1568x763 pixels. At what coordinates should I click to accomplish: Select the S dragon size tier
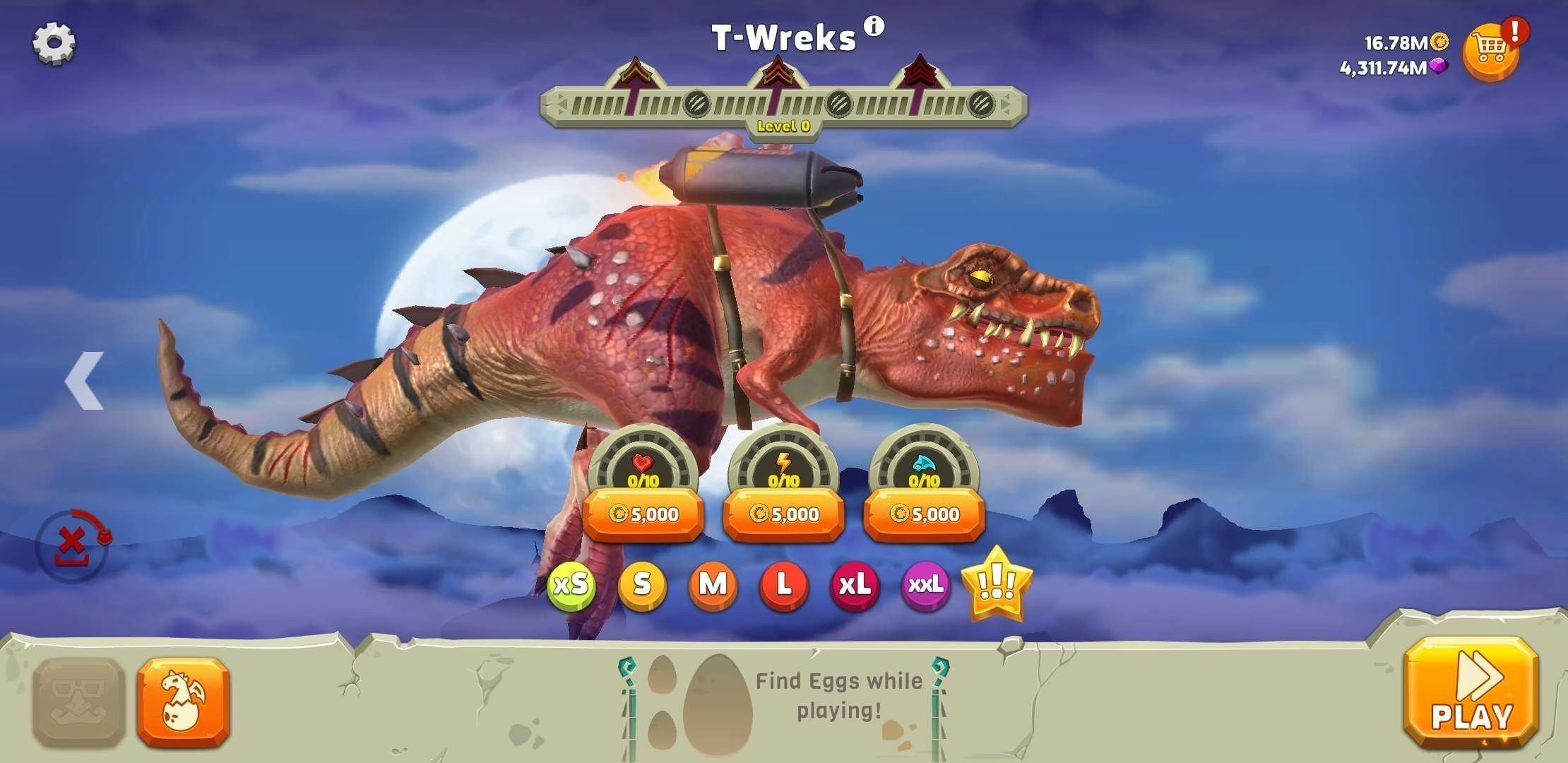pyautogui.click(x=641, y=585)
